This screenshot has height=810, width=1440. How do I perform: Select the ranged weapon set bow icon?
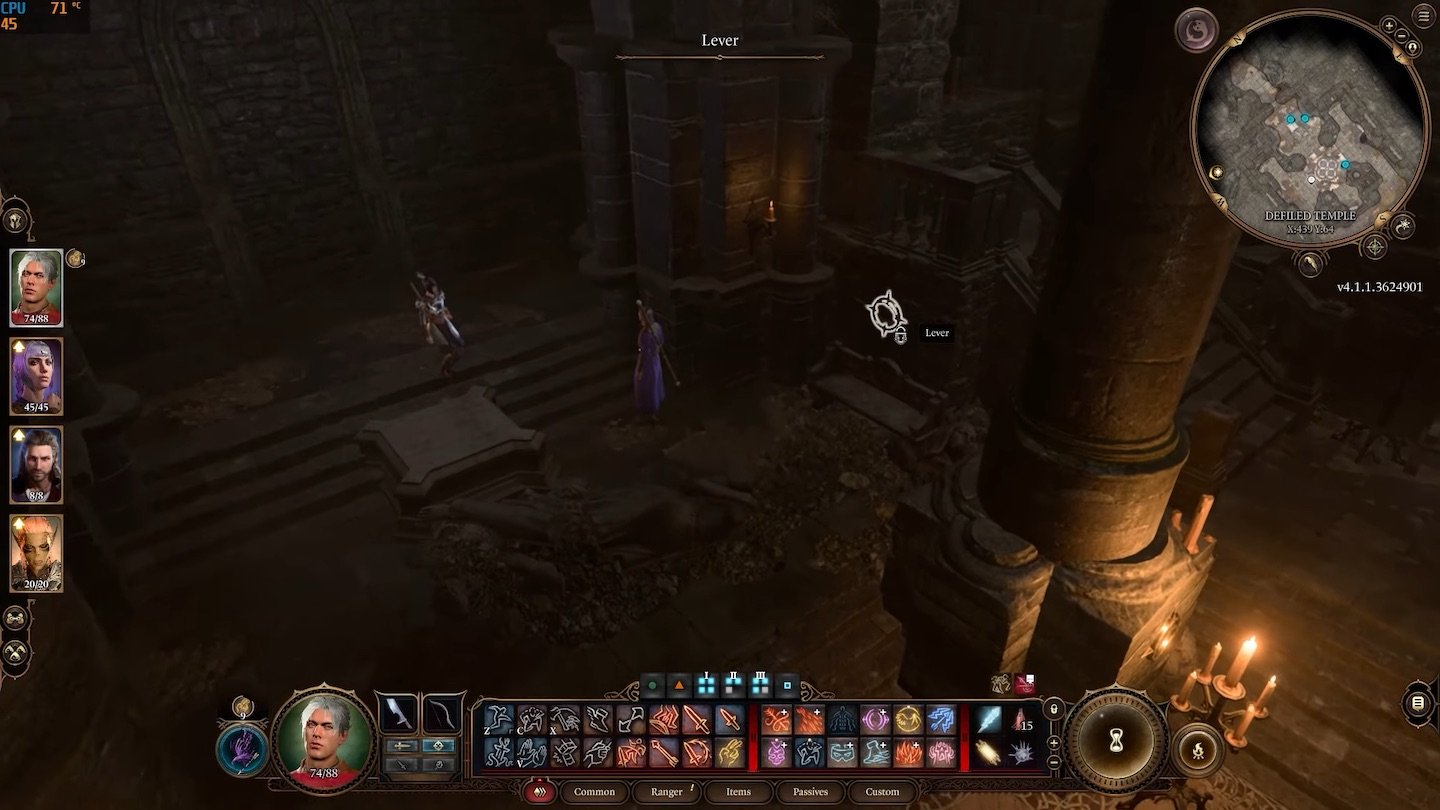[x=441, y=715]
